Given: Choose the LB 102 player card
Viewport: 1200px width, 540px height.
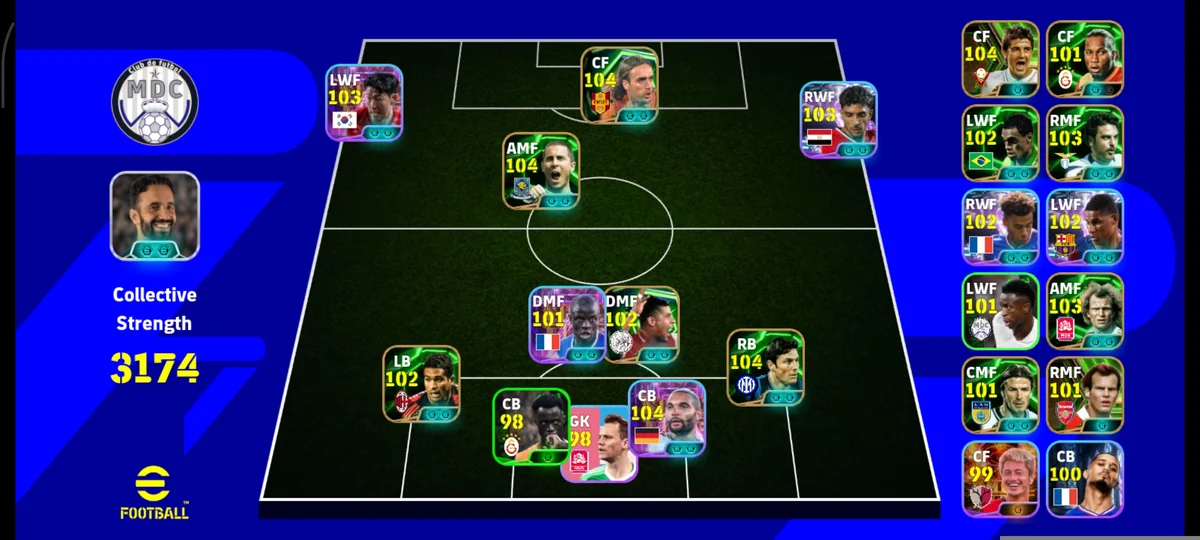Looking at the screenshot, I should 421,383.
